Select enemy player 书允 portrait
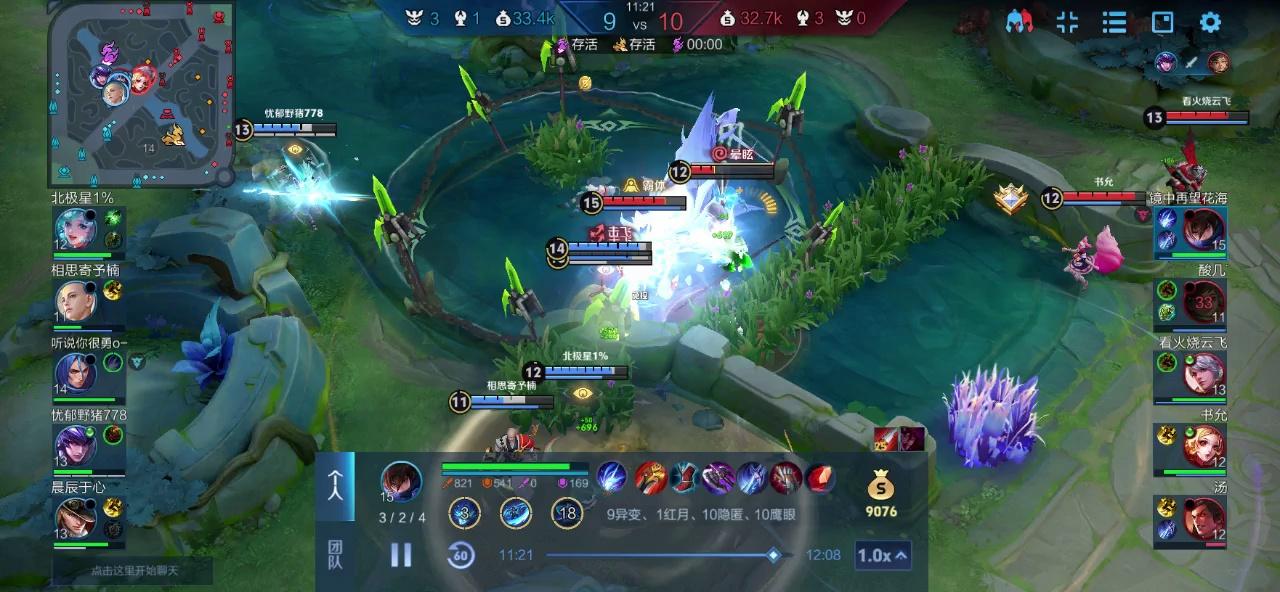 click(1203, 446)
